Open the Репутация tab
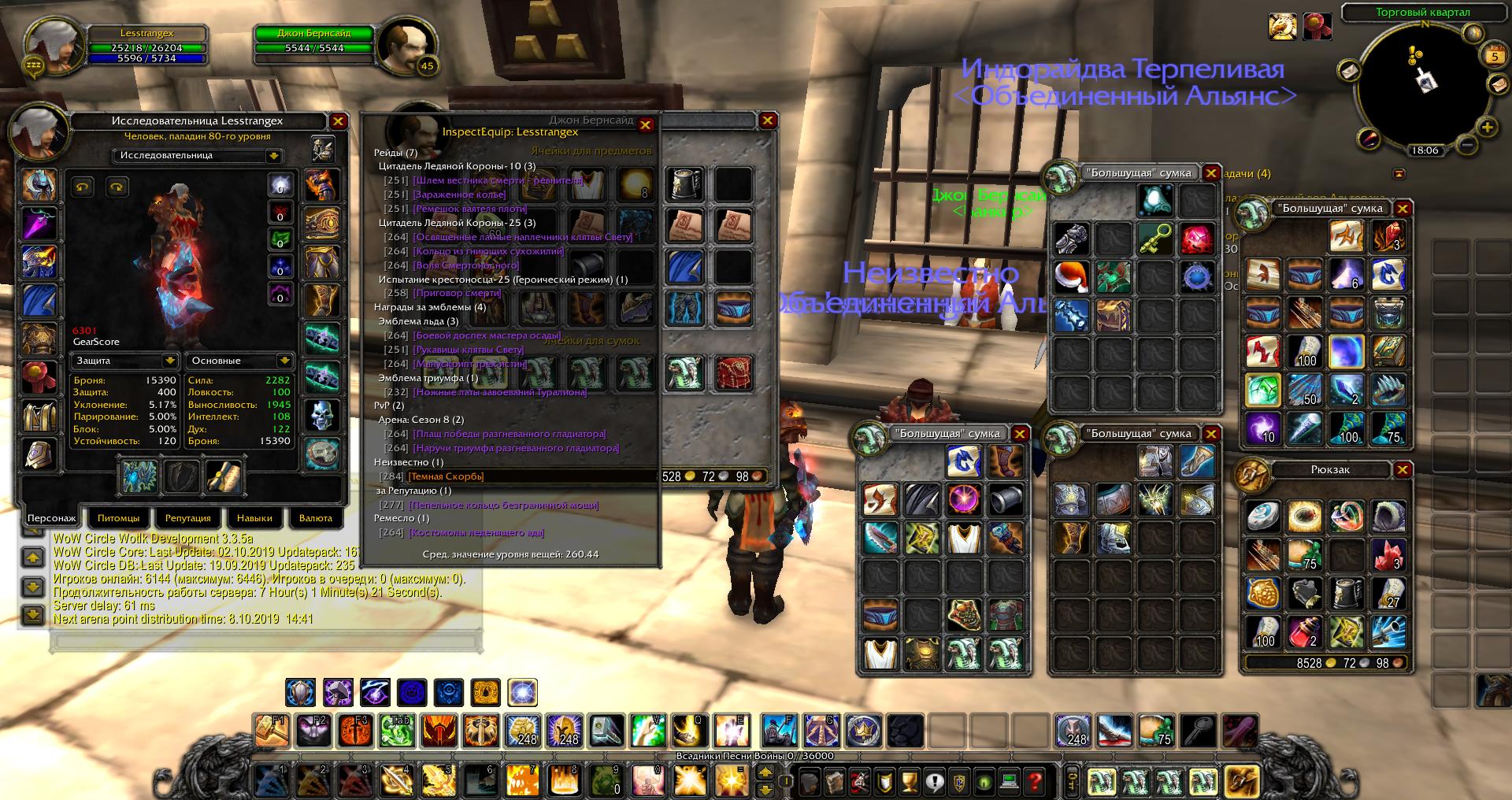The image size is (1512, 800). click(187, 518)
